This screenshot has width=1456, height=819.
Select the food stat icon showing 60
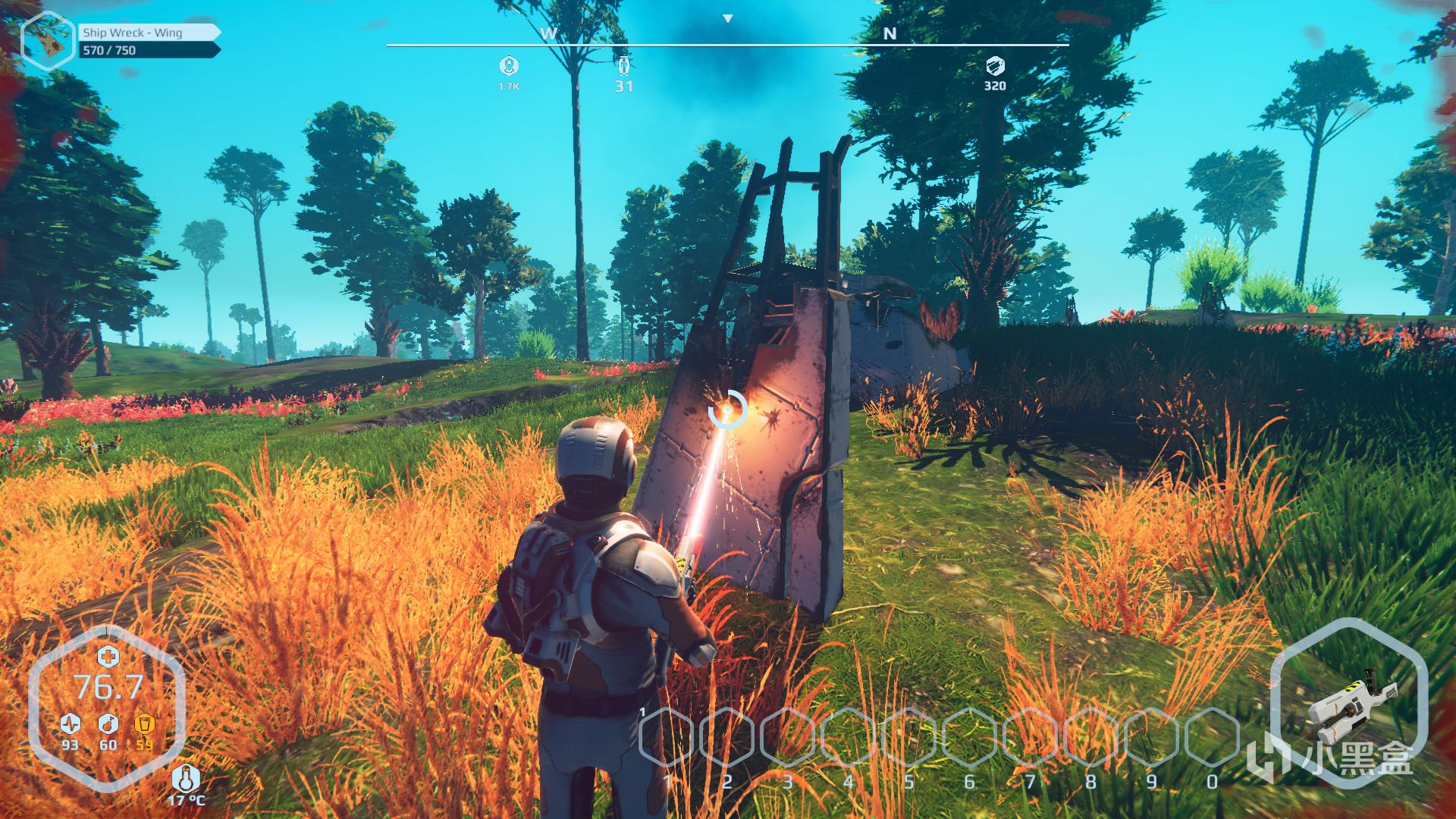click(108, 722)
